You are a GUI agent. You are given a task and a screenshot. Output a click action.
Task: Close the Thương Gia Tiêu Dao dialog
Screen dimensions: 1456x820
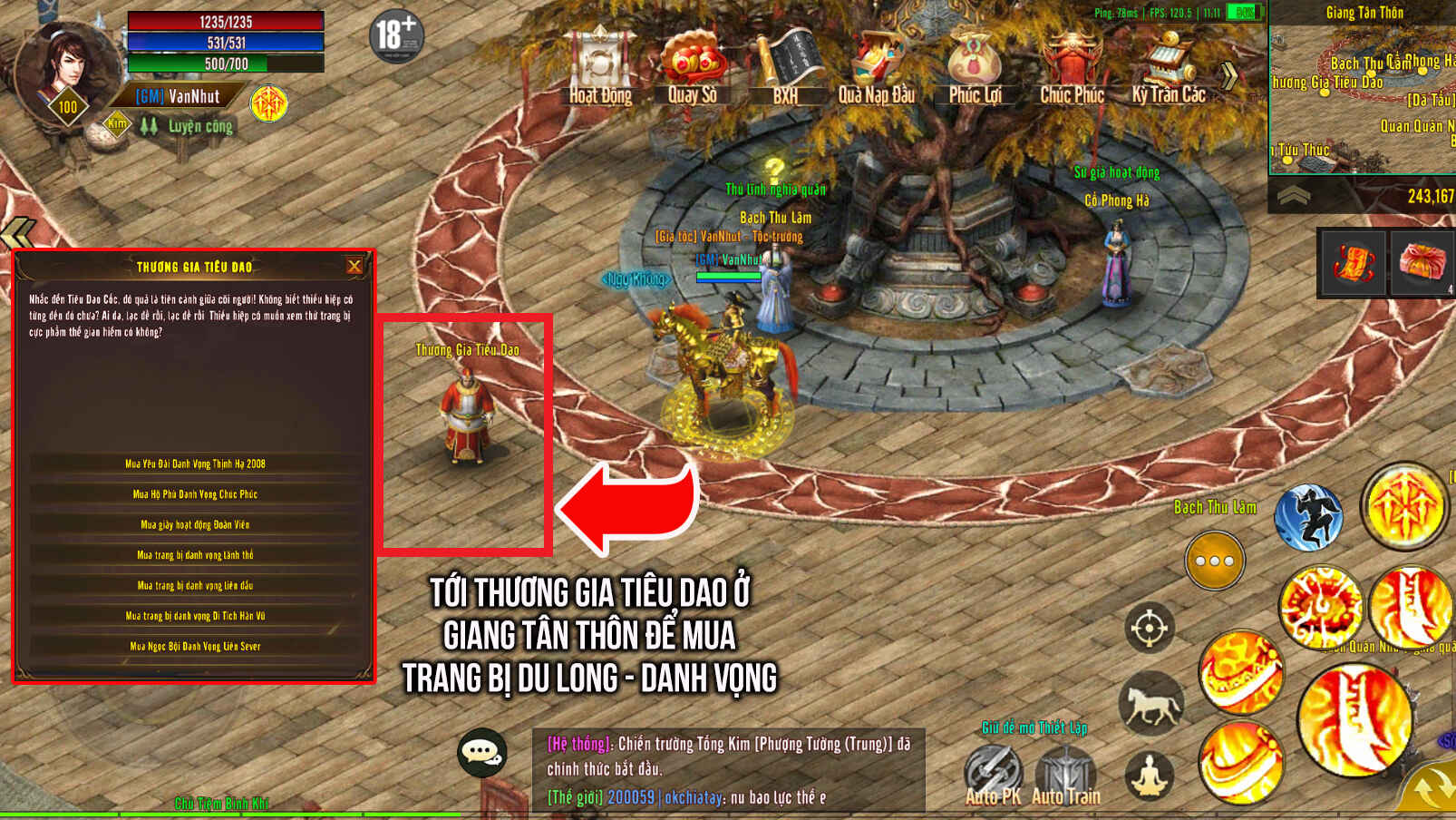click(x=354, y=266)
